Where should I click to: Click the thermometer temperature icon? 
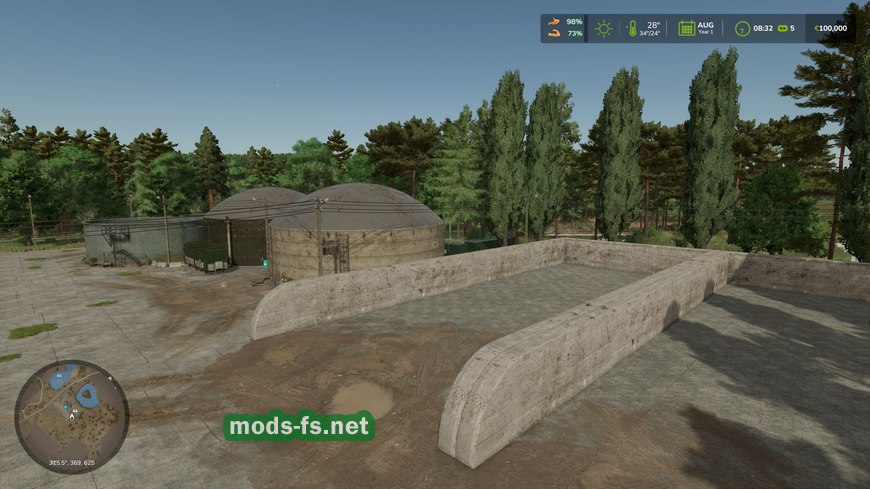[x=632, y=28]
